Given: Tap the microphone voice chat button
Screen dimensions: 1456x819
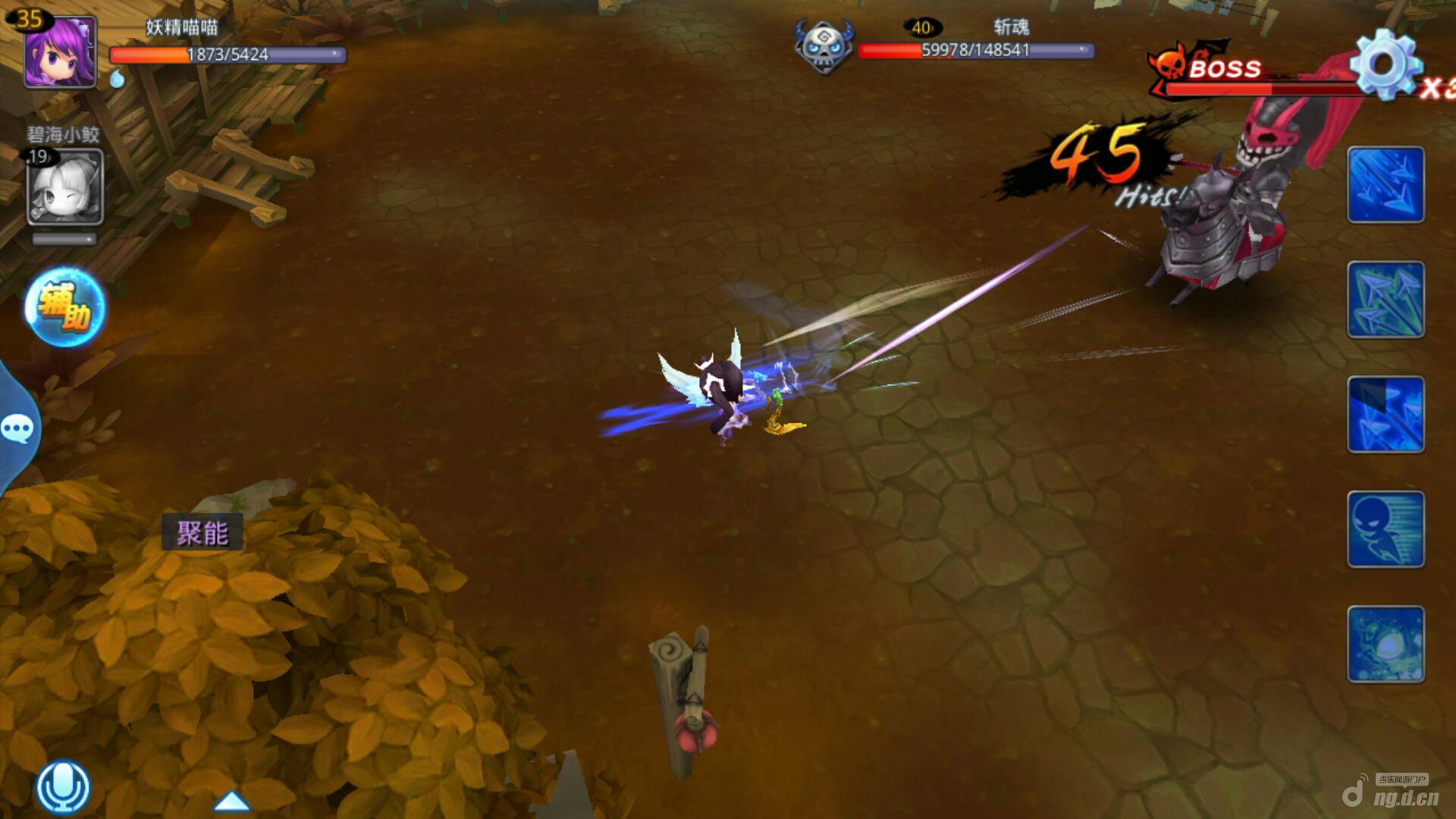Looking at the screenshot, I should click(x=63, y=787).
